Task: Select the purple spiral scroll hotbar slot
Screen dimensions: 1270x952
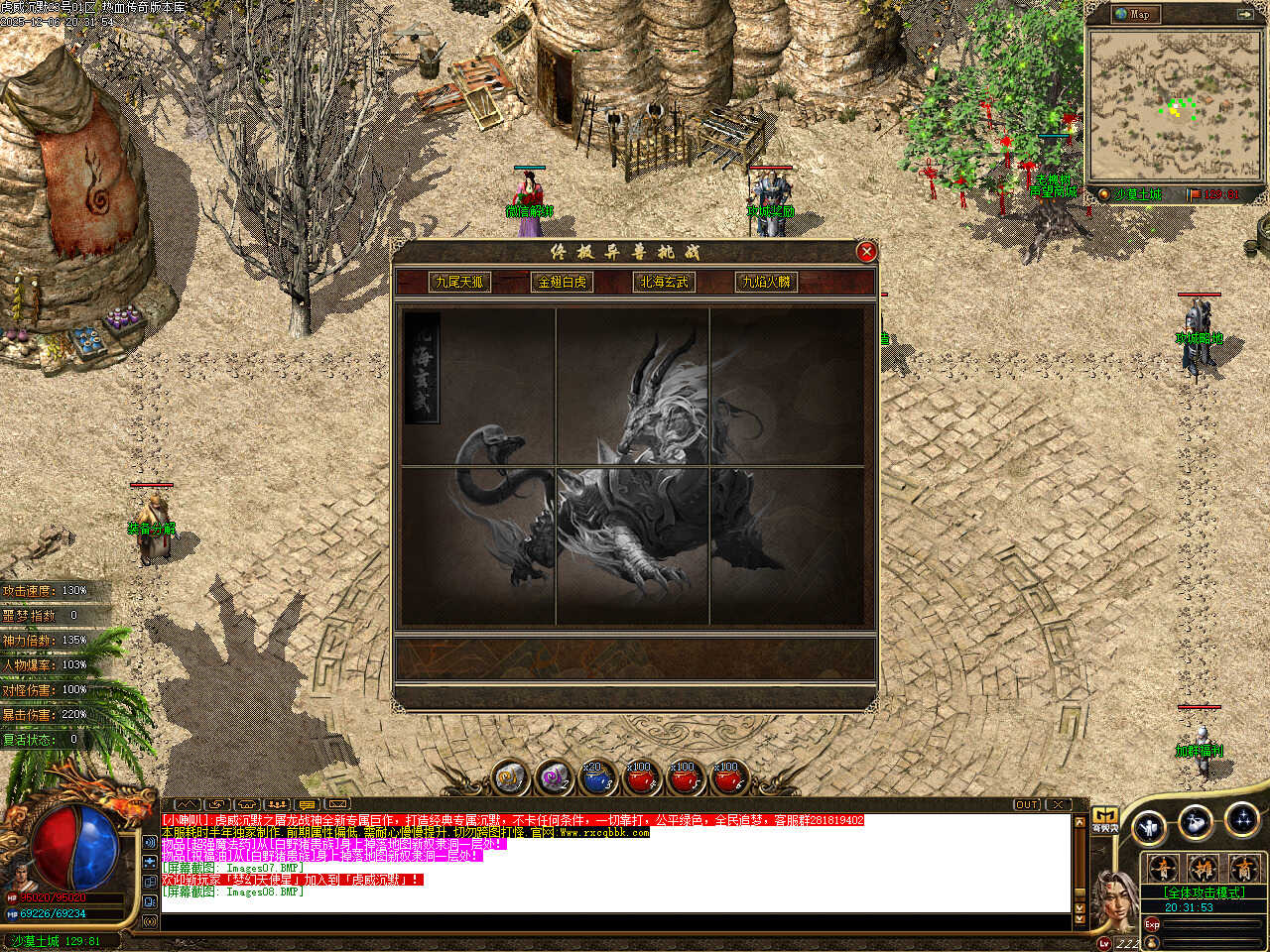Action: 553,778
